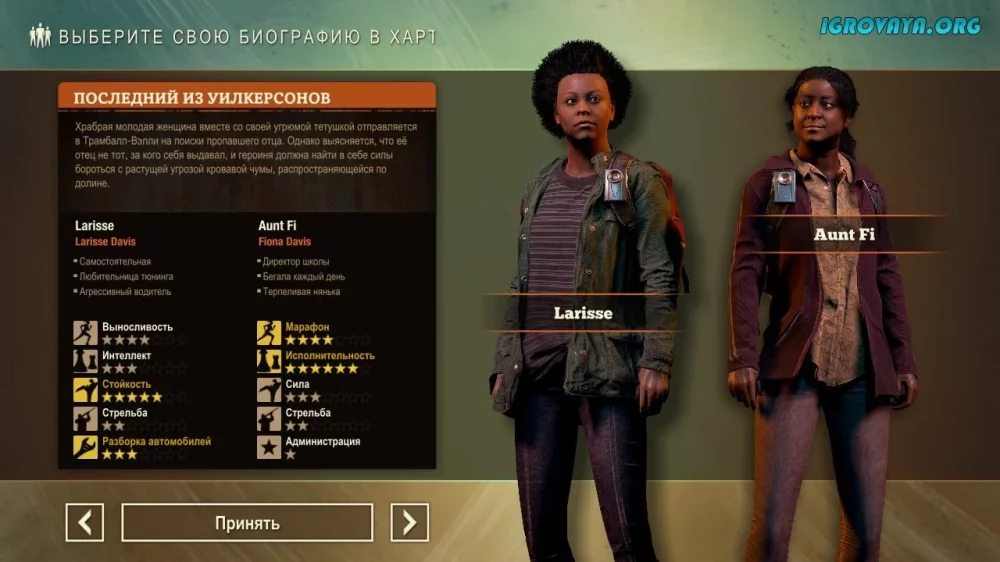Show the next biography with the right arrow

click(x=409, y=522)
